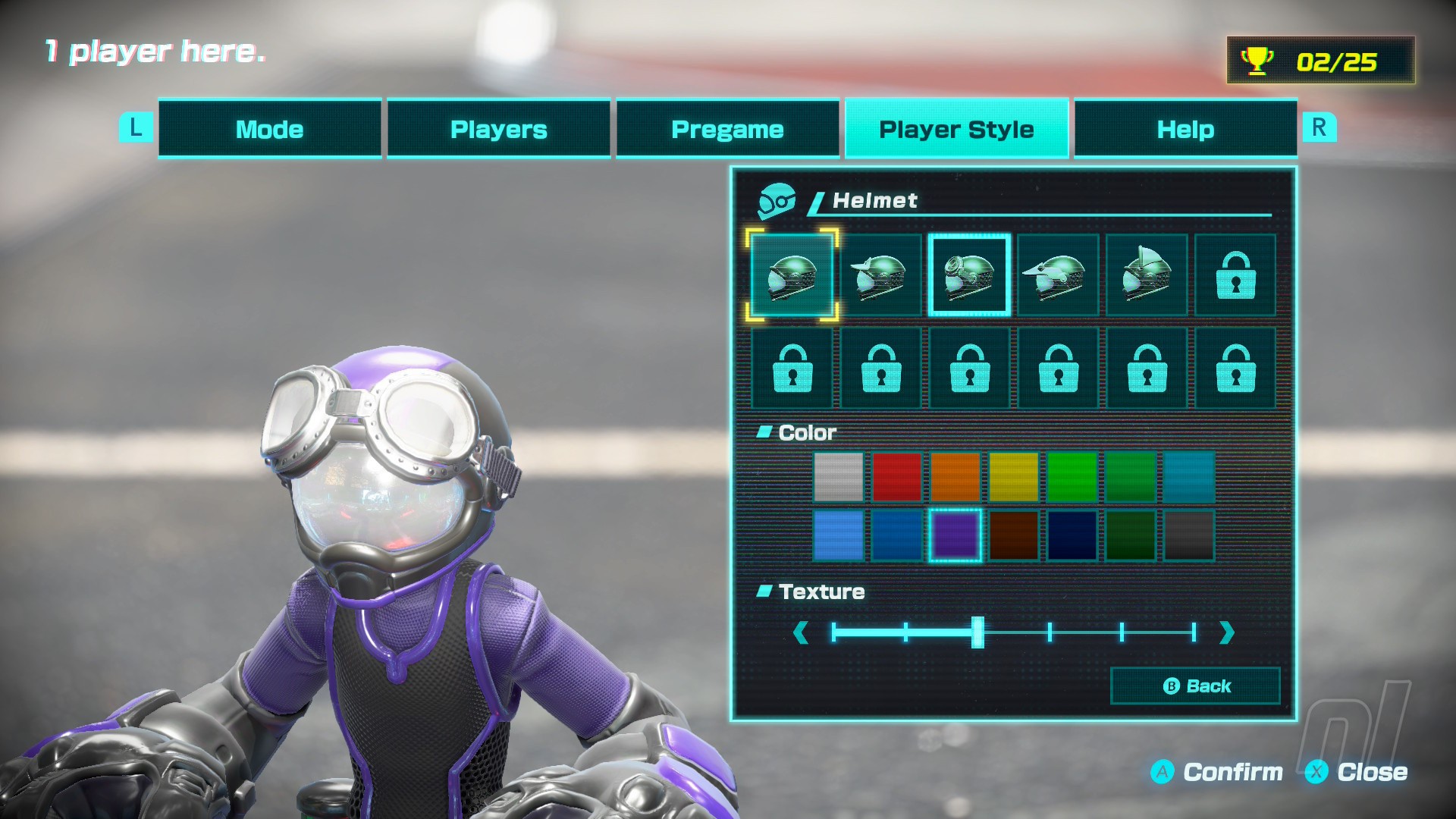Go back with the Back button
1456x819 pixels.
tap(1195, 686)
